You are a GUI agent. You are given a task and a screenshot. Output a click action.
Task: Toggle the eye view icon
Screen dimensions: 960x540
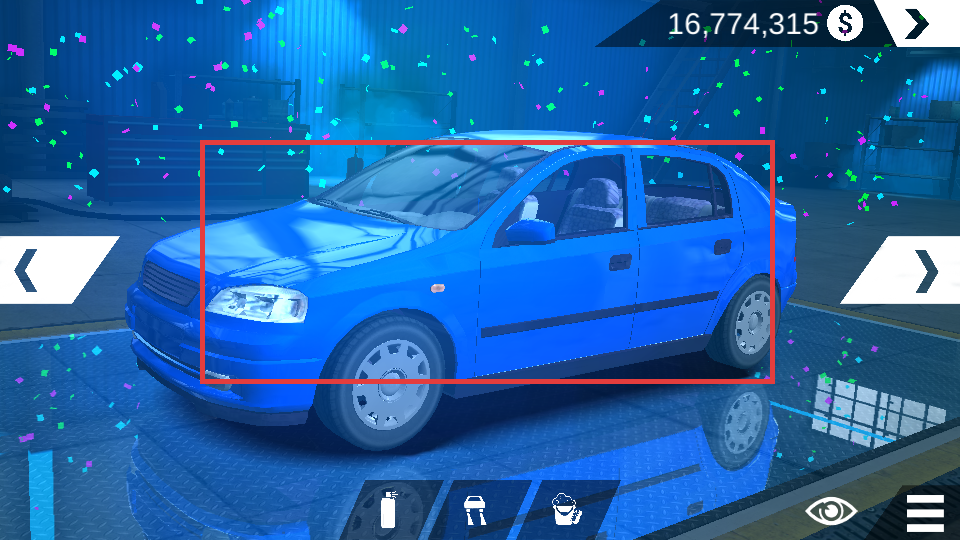tap(831, 511)
